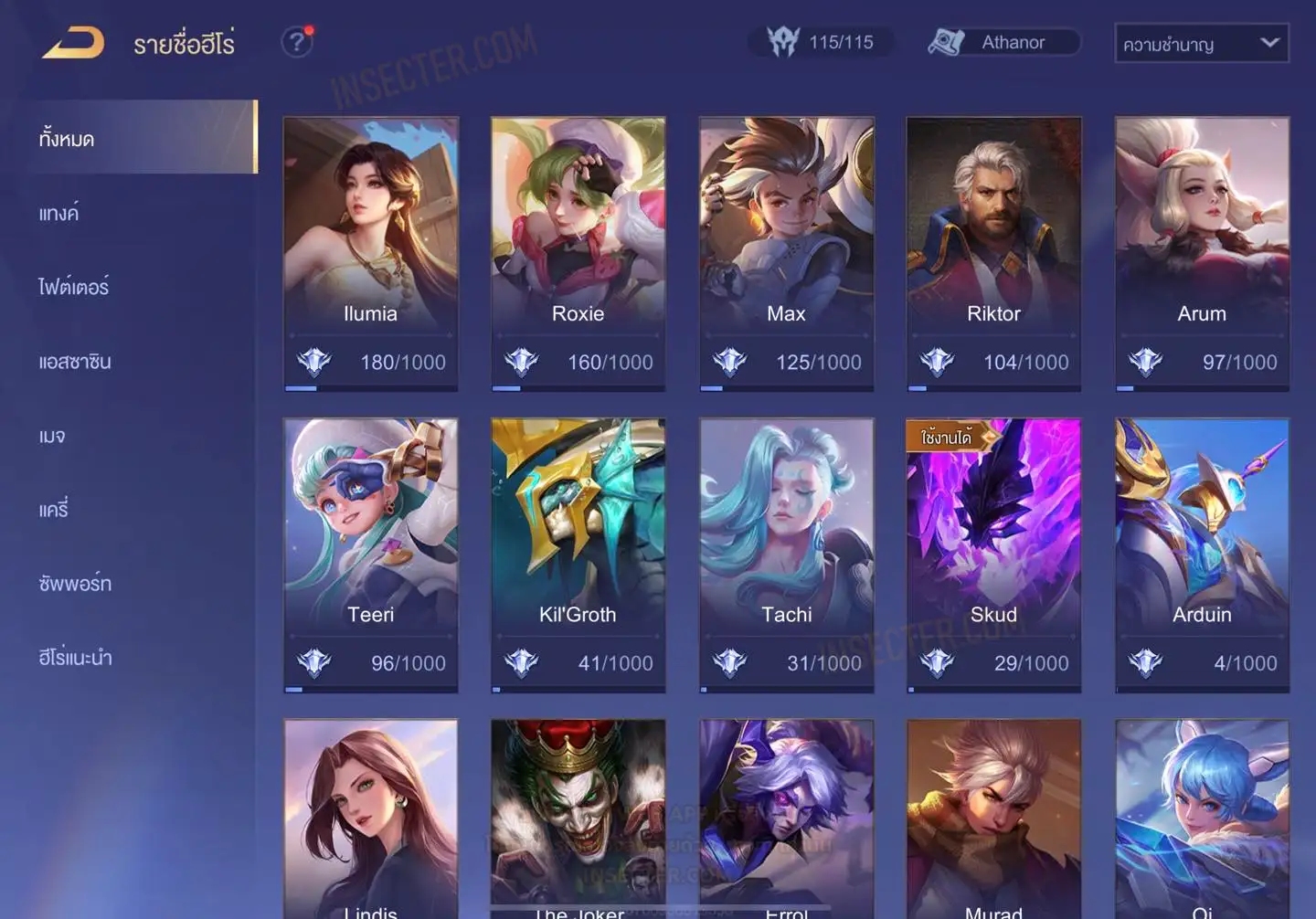The height and width of the screenshot is (919, 1316).
Task: Go back using the gold arrow button
Action: point(74,43)
